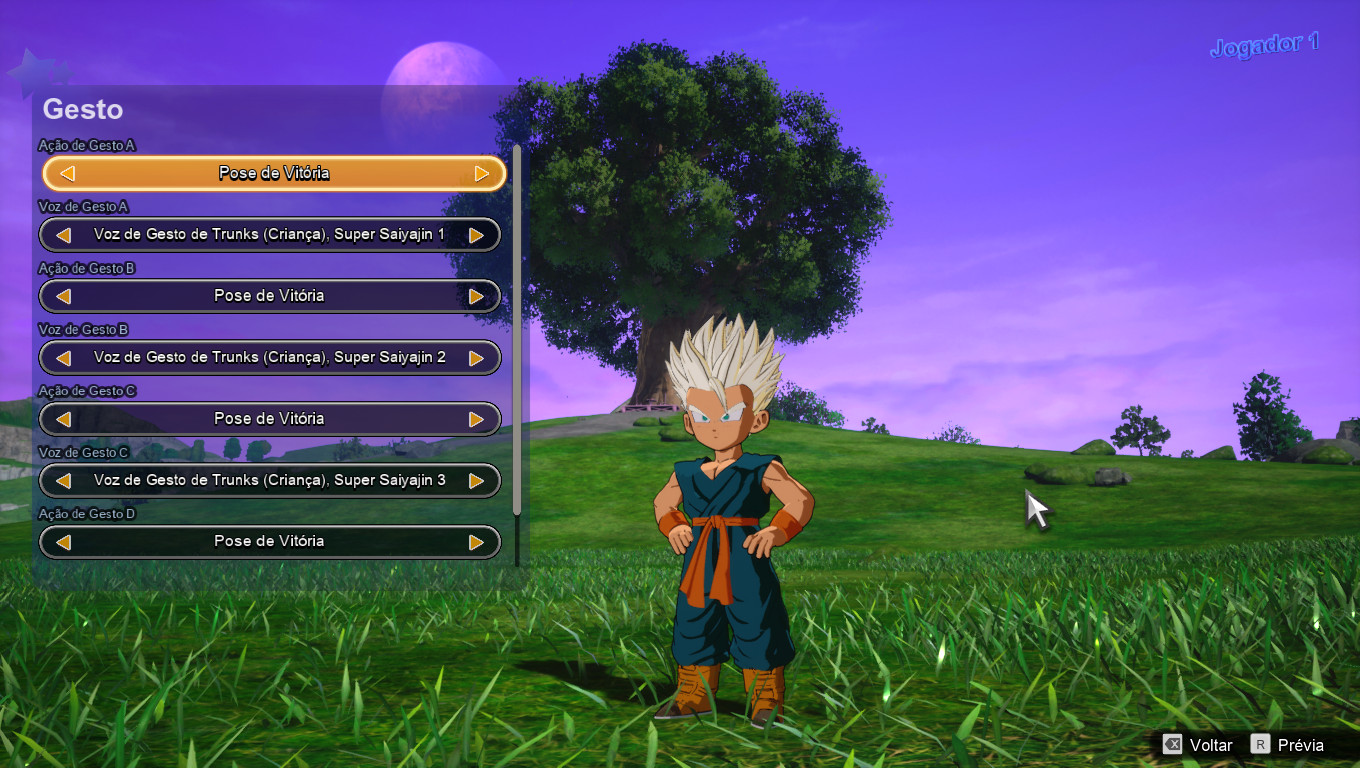Image resolution: width=1360 pixels, height=768 pixels.
Task: Open the Trunks Super Saiyajin 3 voice selector
Action: coord(270,480)
